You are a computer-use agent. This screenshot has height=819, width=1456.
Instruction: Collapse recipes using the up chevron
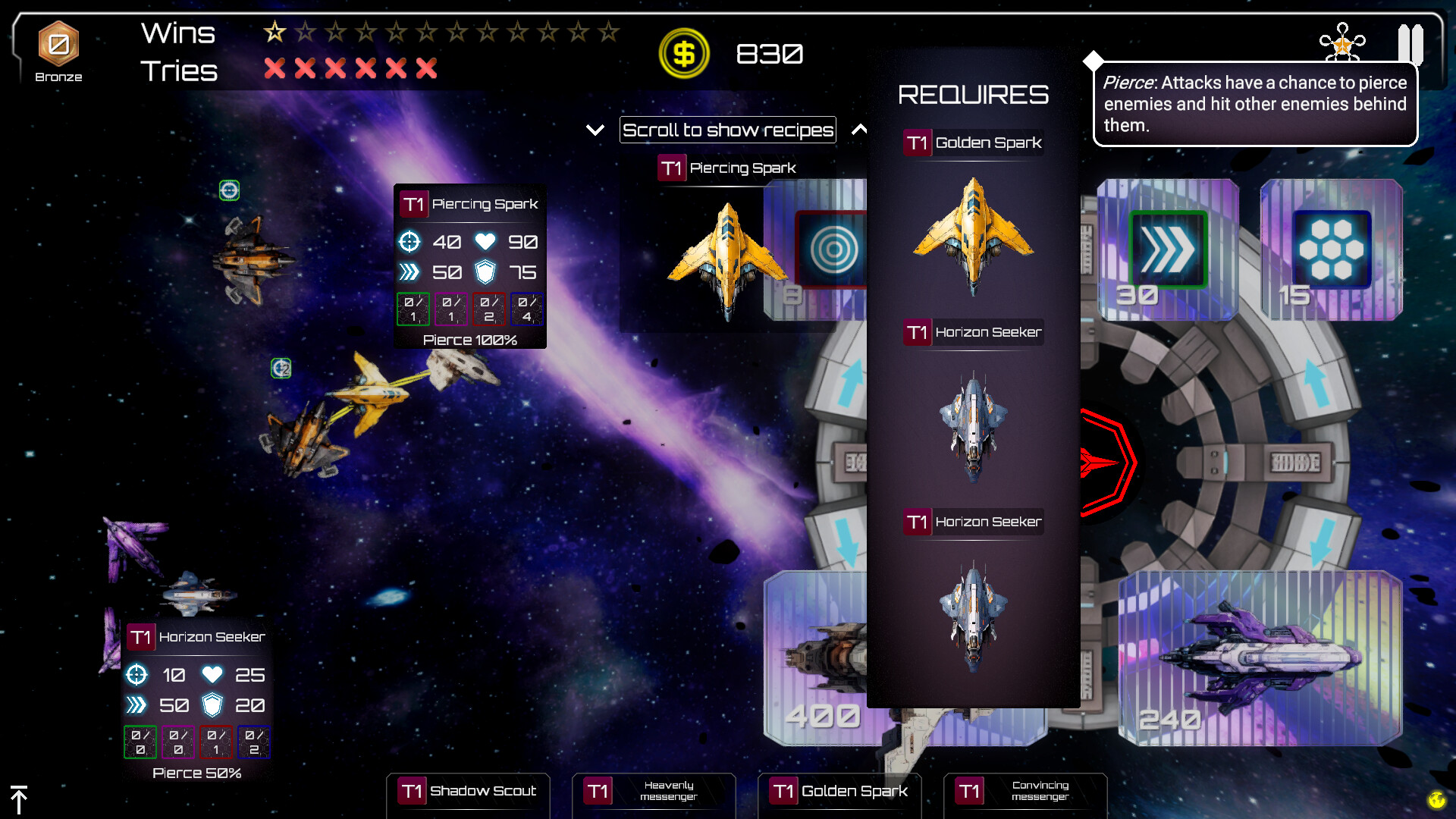(x=861, y=130)
